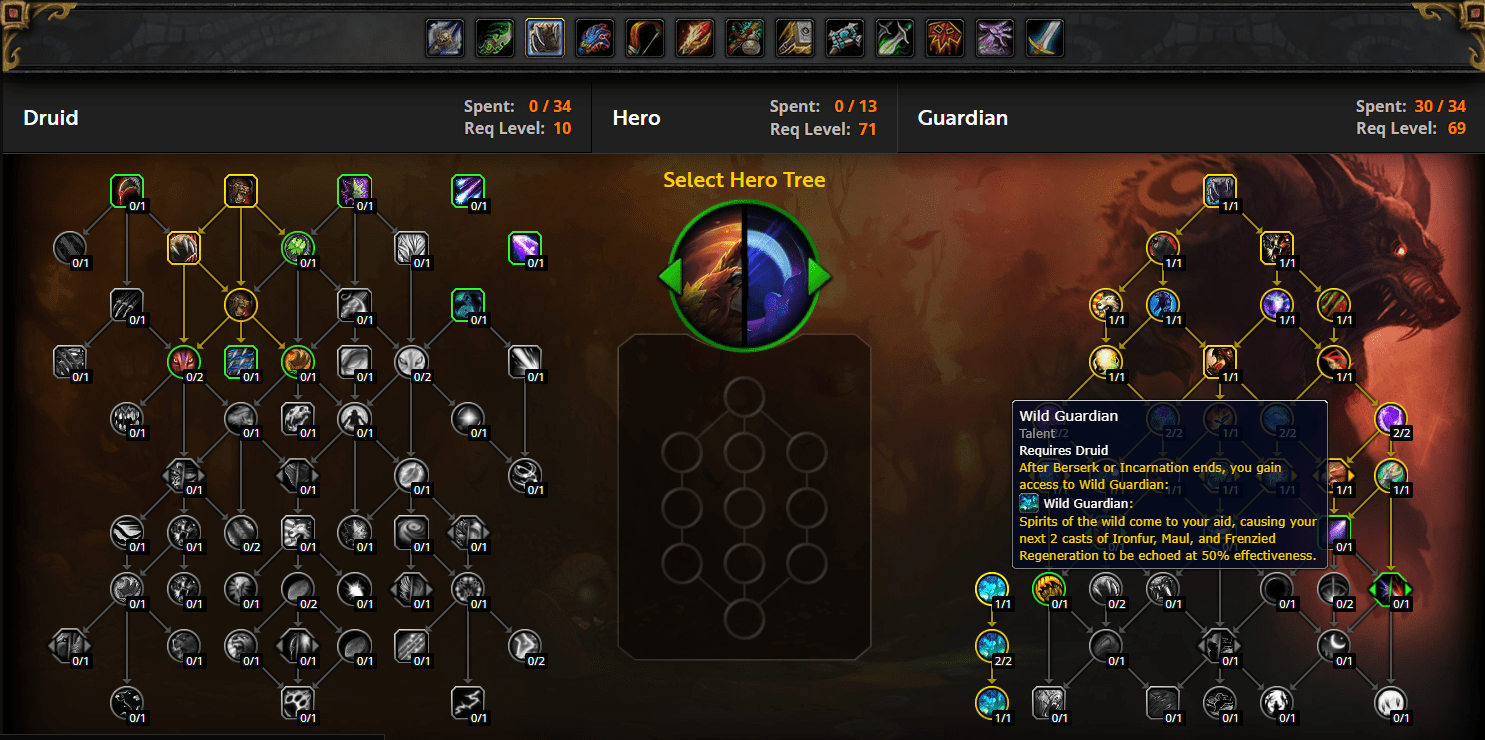Click the purple Warlock class icon

tap(994, 38)
